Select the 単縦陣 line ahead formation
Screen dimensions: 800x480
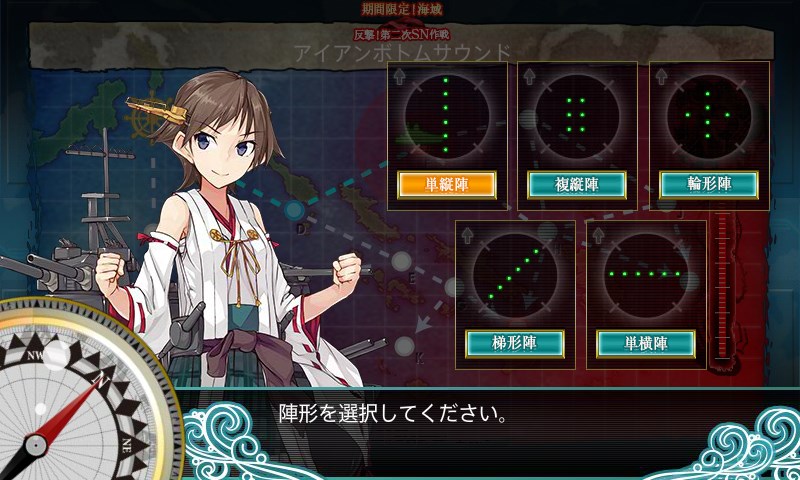click(x=446, y=184)
